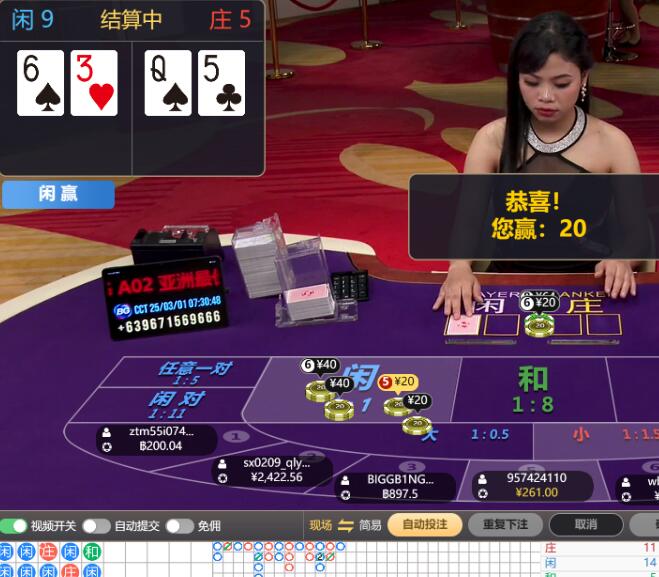The image size is (659, 577).
Task: Bet on the 和 tie area paying 1:8
Action: tap(533, 389)
